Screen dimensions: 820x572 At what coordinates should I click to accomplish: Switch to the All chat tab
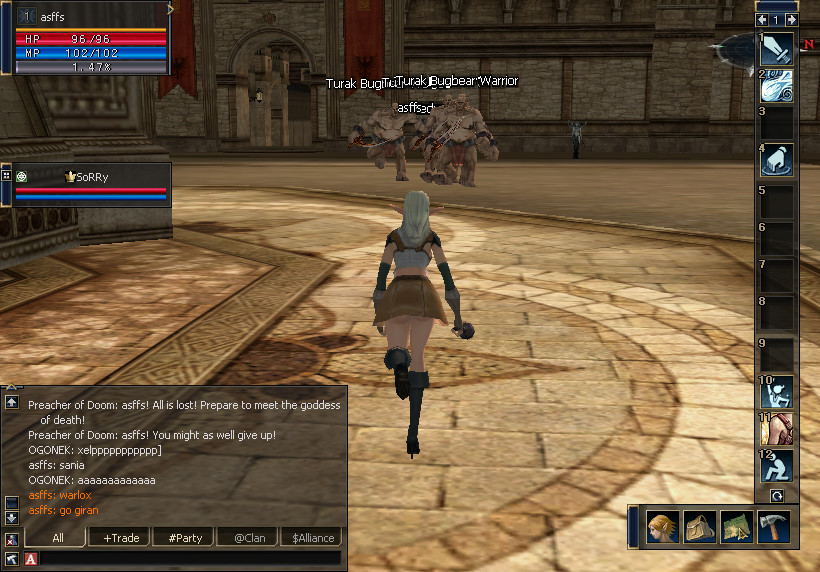point(58,538)
